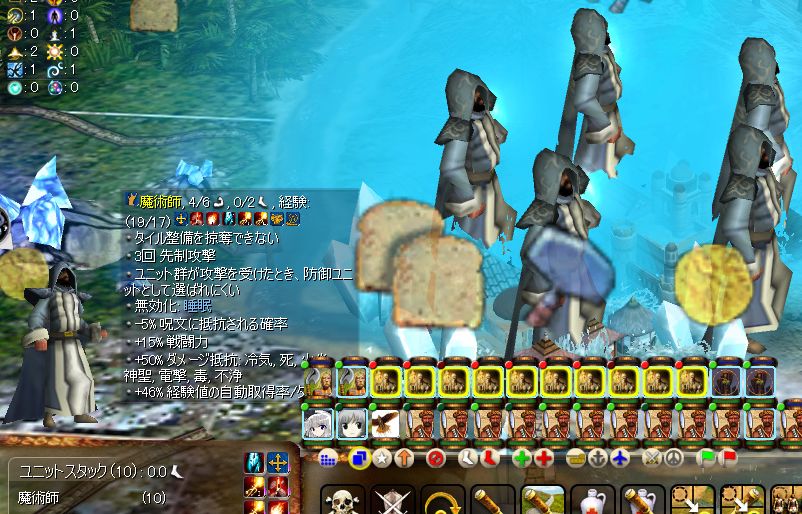
Task: Toggle the anchor naval units filter
Action: (x=599, y=459)
